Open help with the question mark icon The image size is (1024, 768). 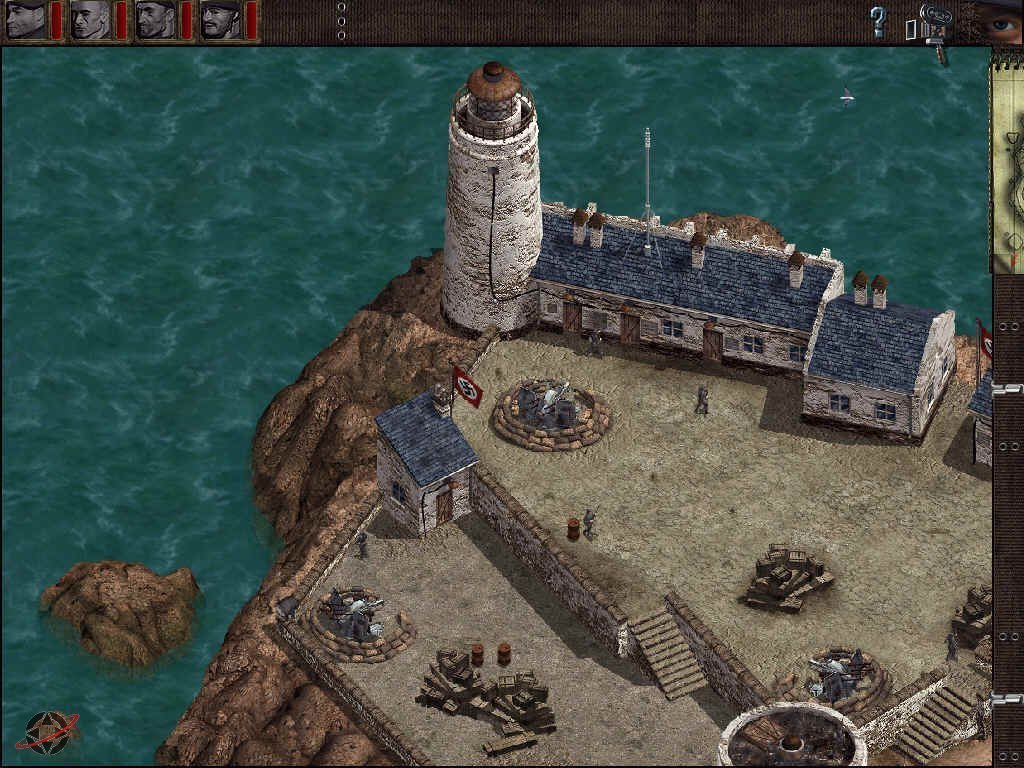(878, 21)
